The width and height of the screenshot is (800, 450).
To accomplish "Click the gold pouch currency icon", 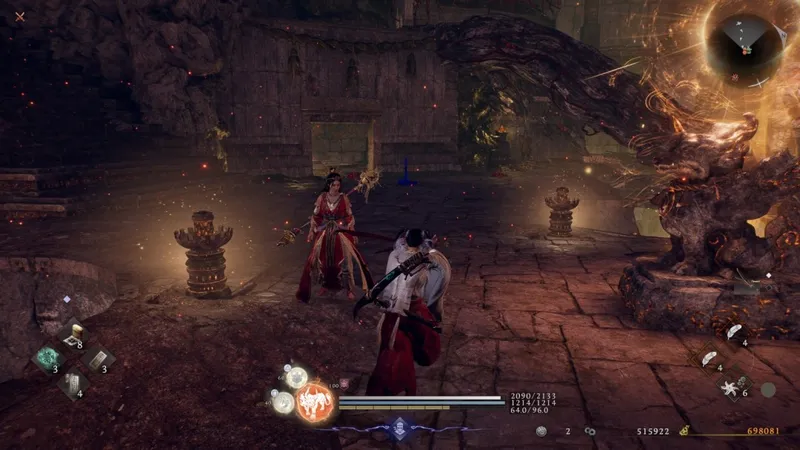I will click(x=684, y=431).
